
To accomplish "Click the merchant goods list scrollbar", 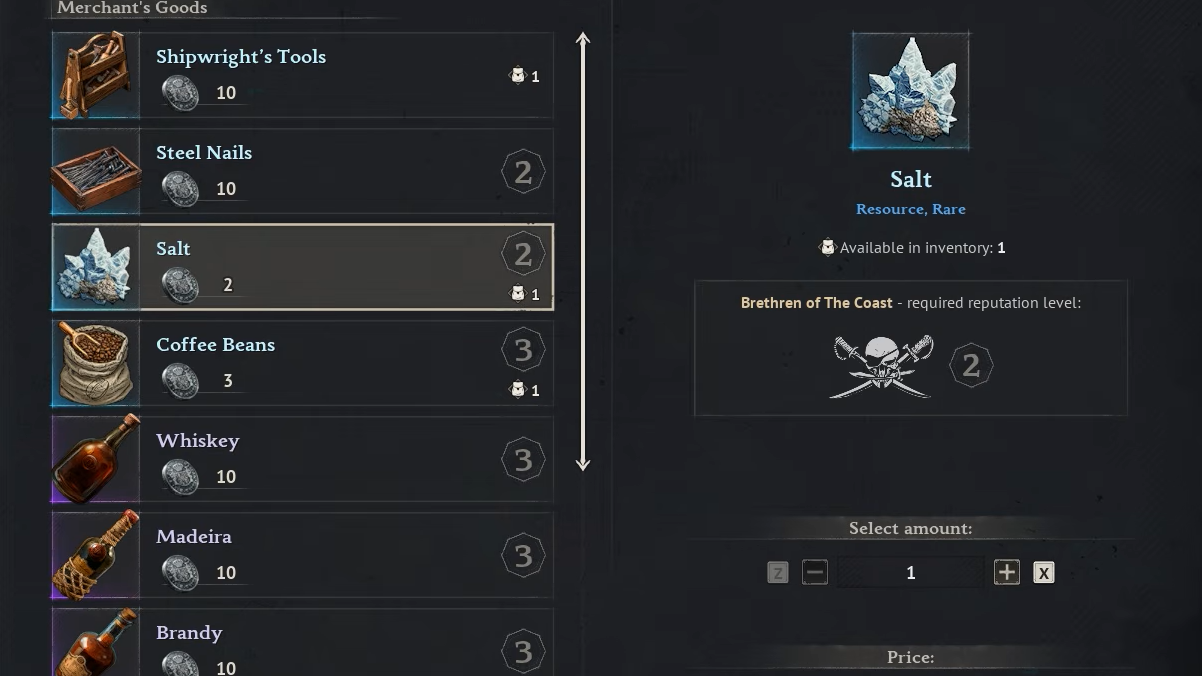I will pyautogui.click(x=583, y=252).
